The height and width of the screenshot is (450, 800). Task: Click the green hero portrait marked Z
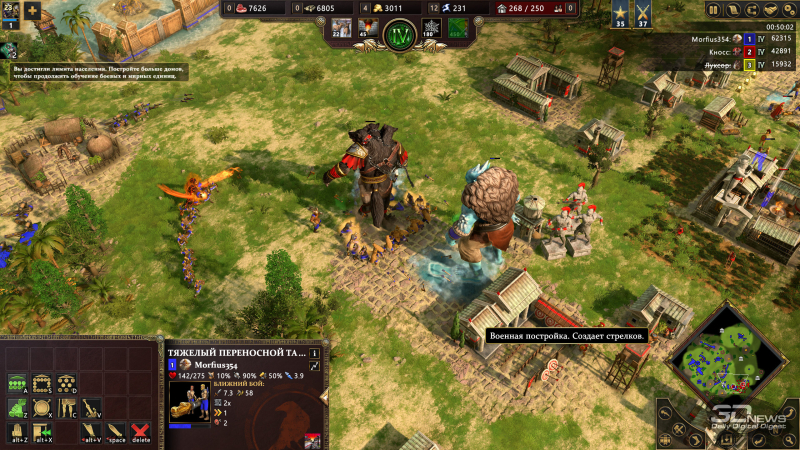pos(18,407)
